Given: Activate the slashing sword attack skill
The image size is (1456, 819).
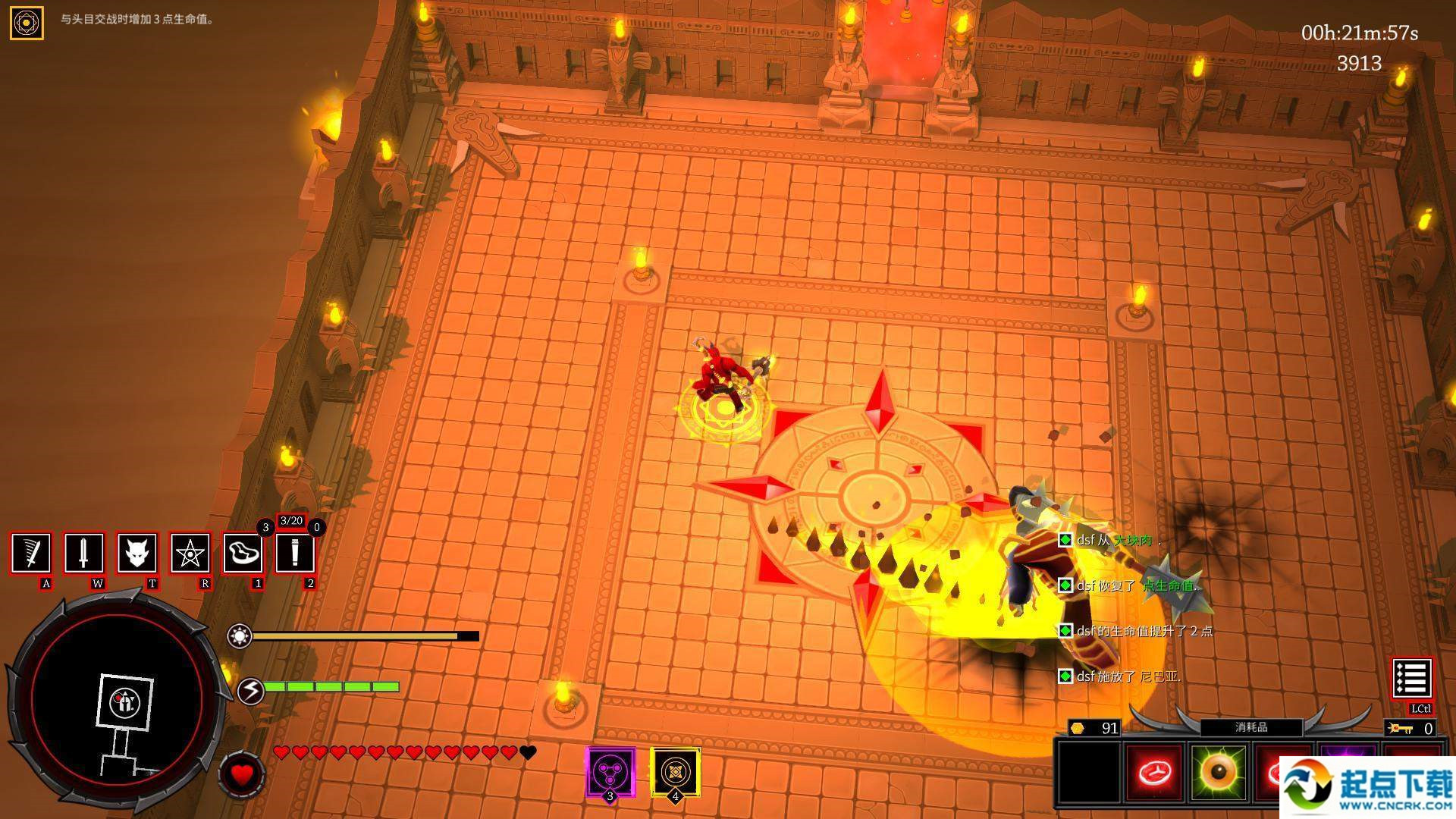Looking at the screenshot, I should coord(31,553).
